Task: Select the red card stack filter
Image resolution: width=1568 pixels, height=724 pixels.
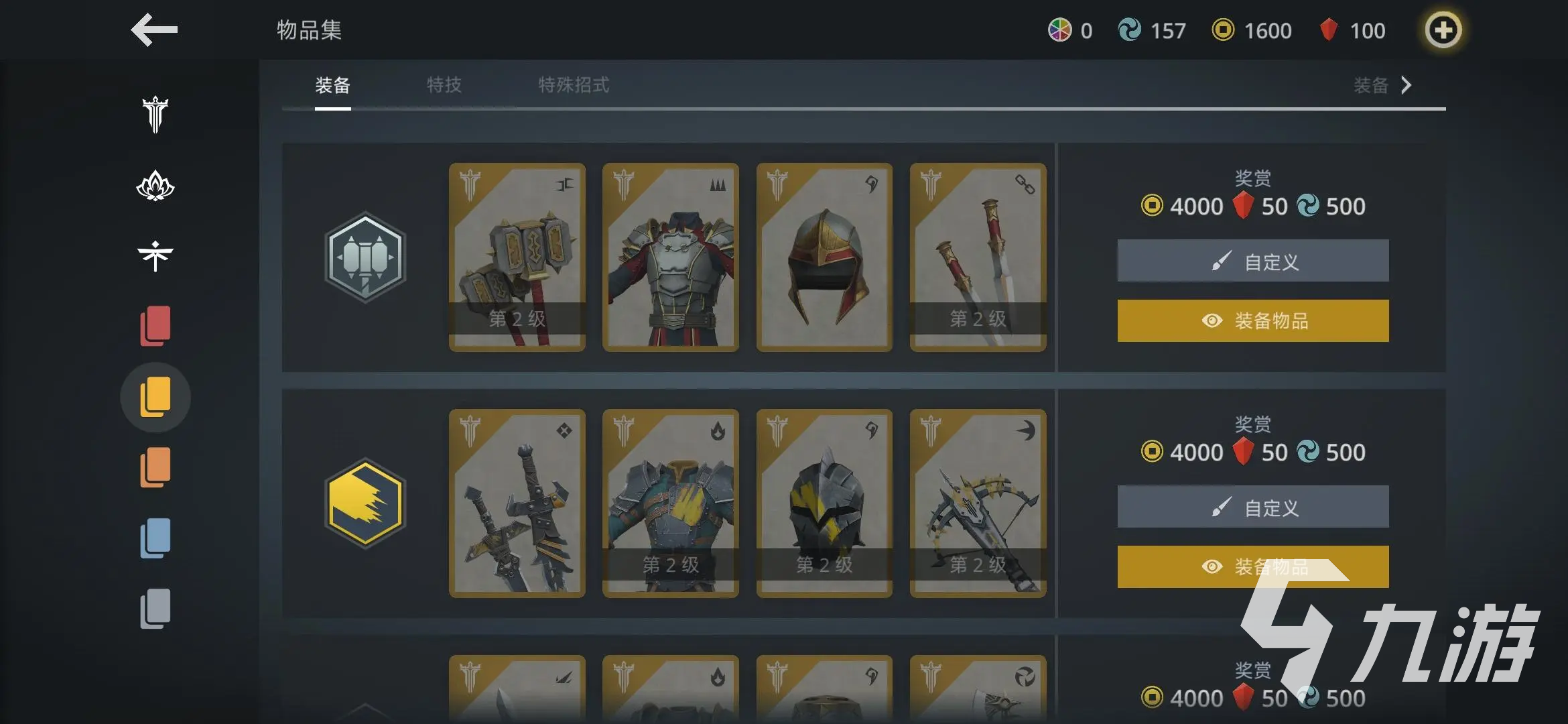Action: [155, 326]
